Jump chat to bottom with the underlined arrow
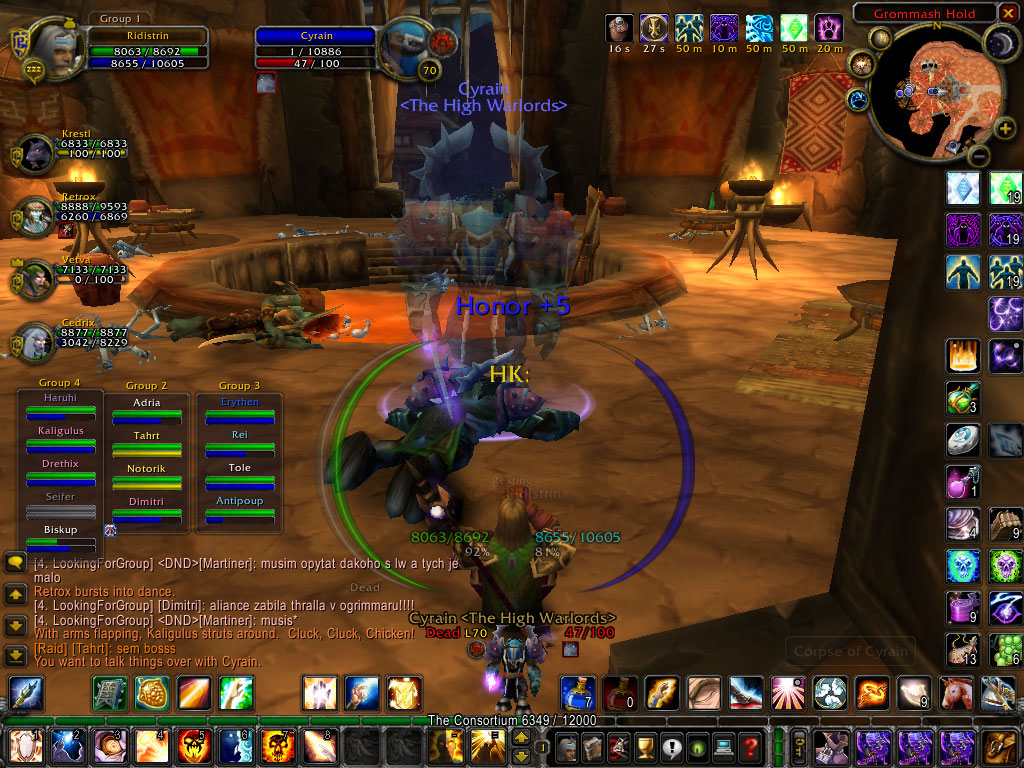This screenshot has width=1024, height=768. [x=15, y=655]
